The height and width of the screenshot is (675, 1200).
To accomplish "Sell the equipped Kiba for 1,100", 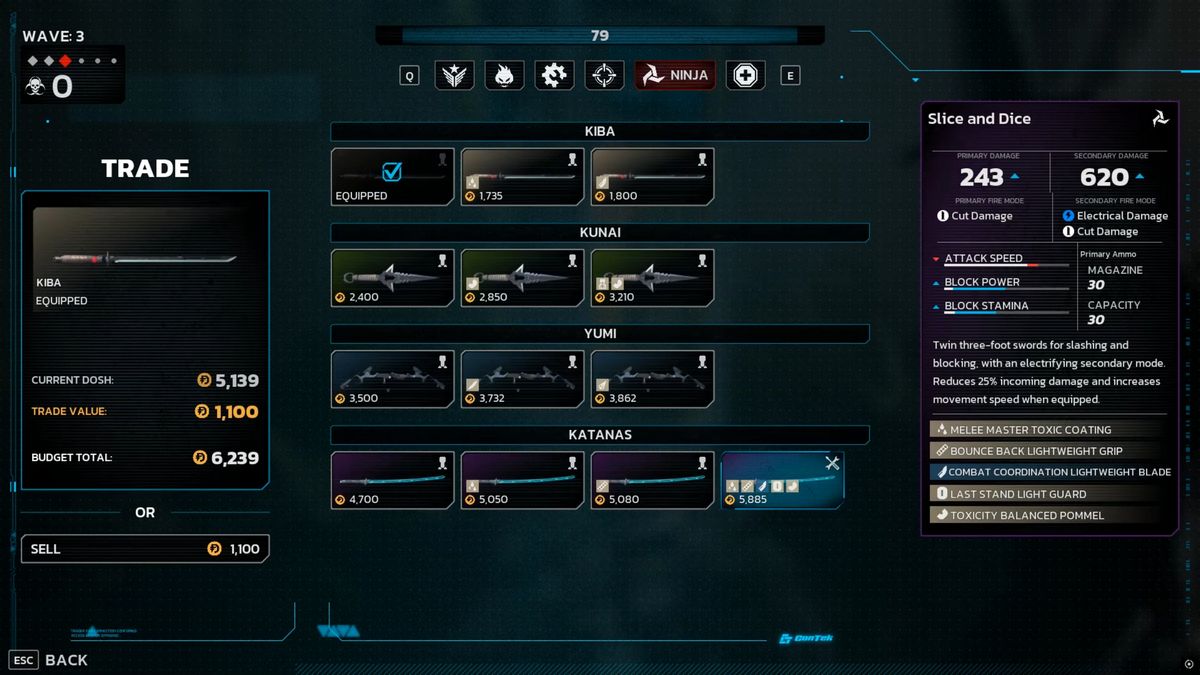I will coord(145,549).
